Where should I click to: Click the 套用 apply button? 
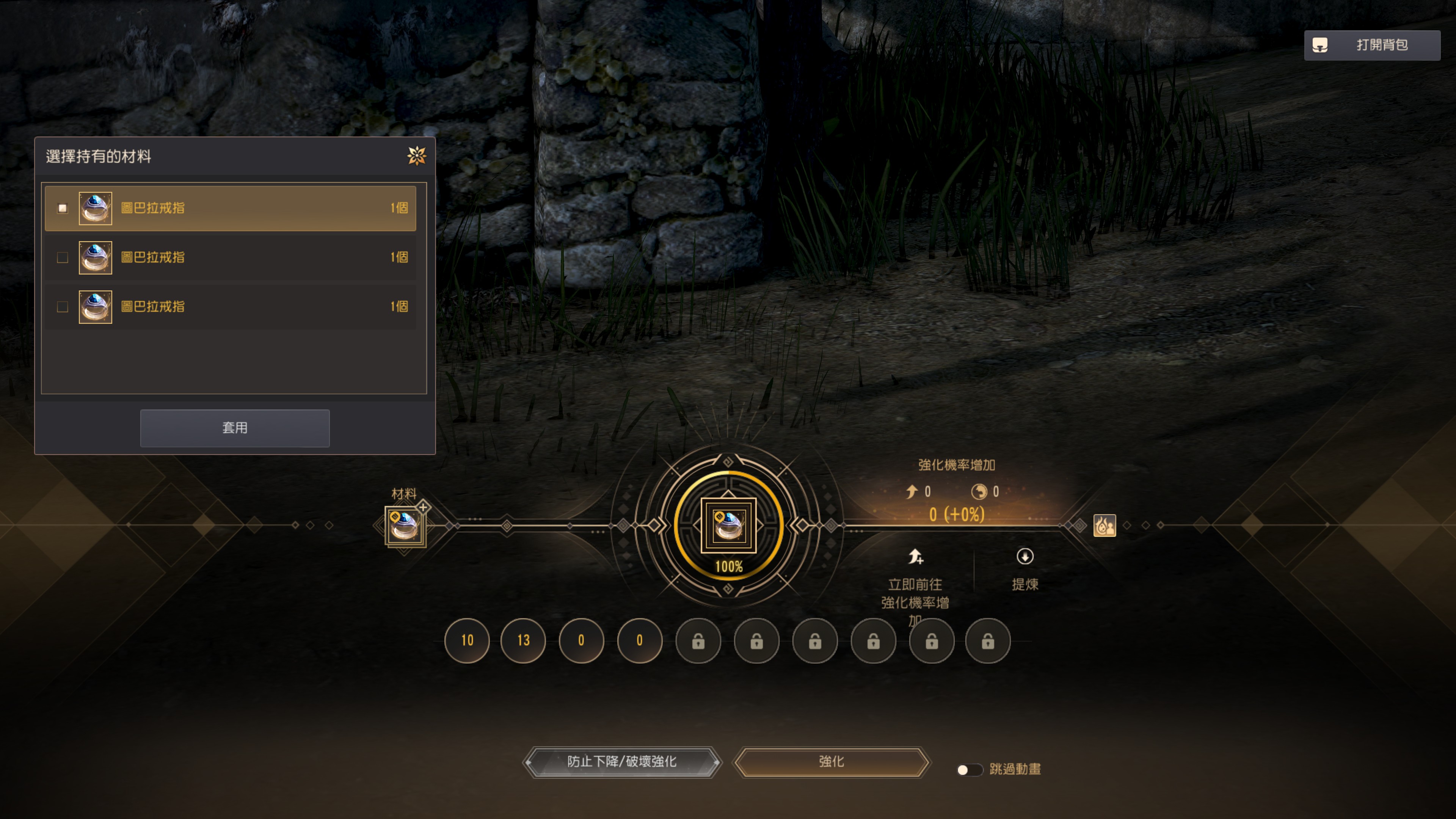(x=235, y=428)
